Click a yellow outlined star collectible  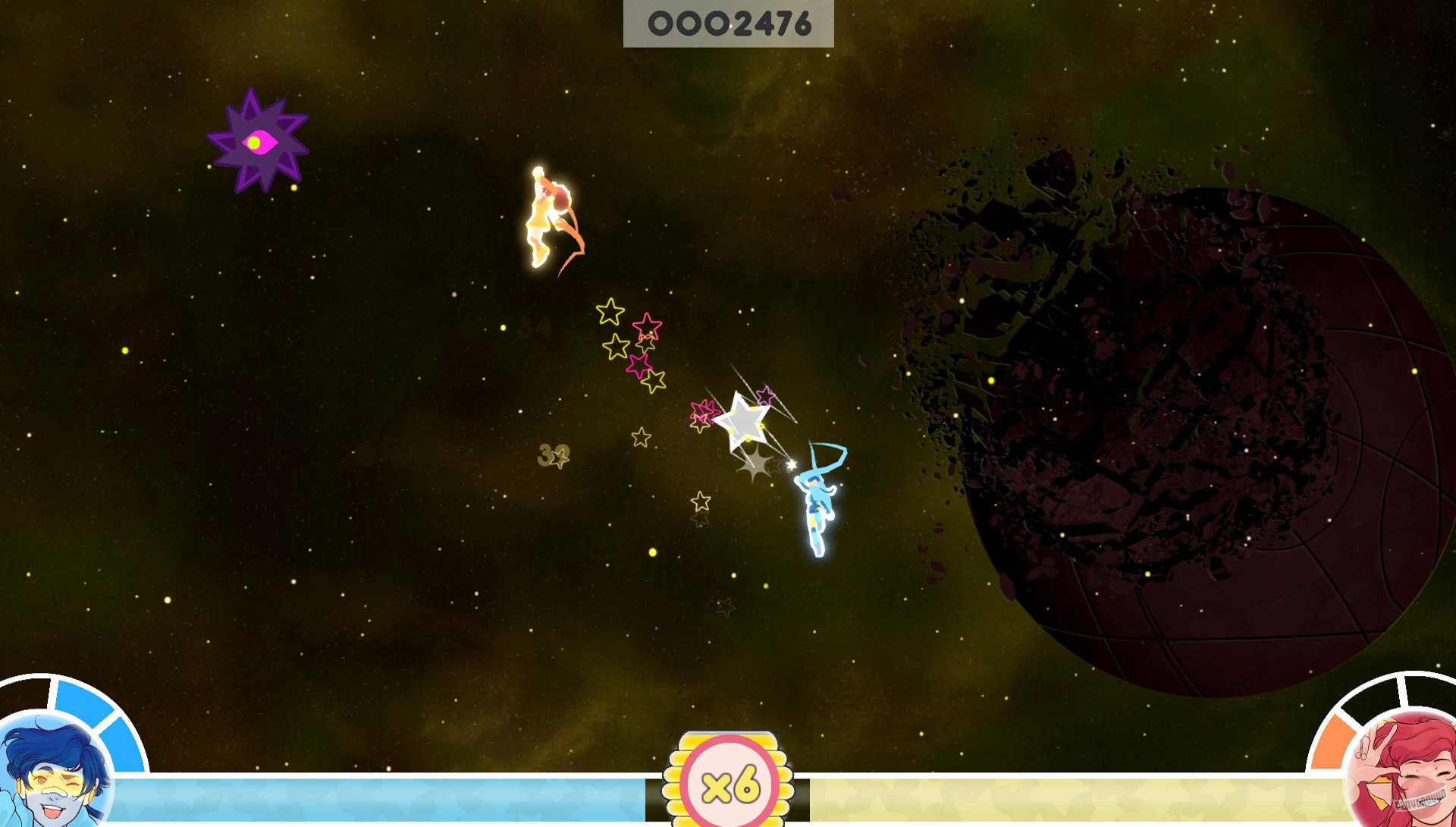[611, 311]
